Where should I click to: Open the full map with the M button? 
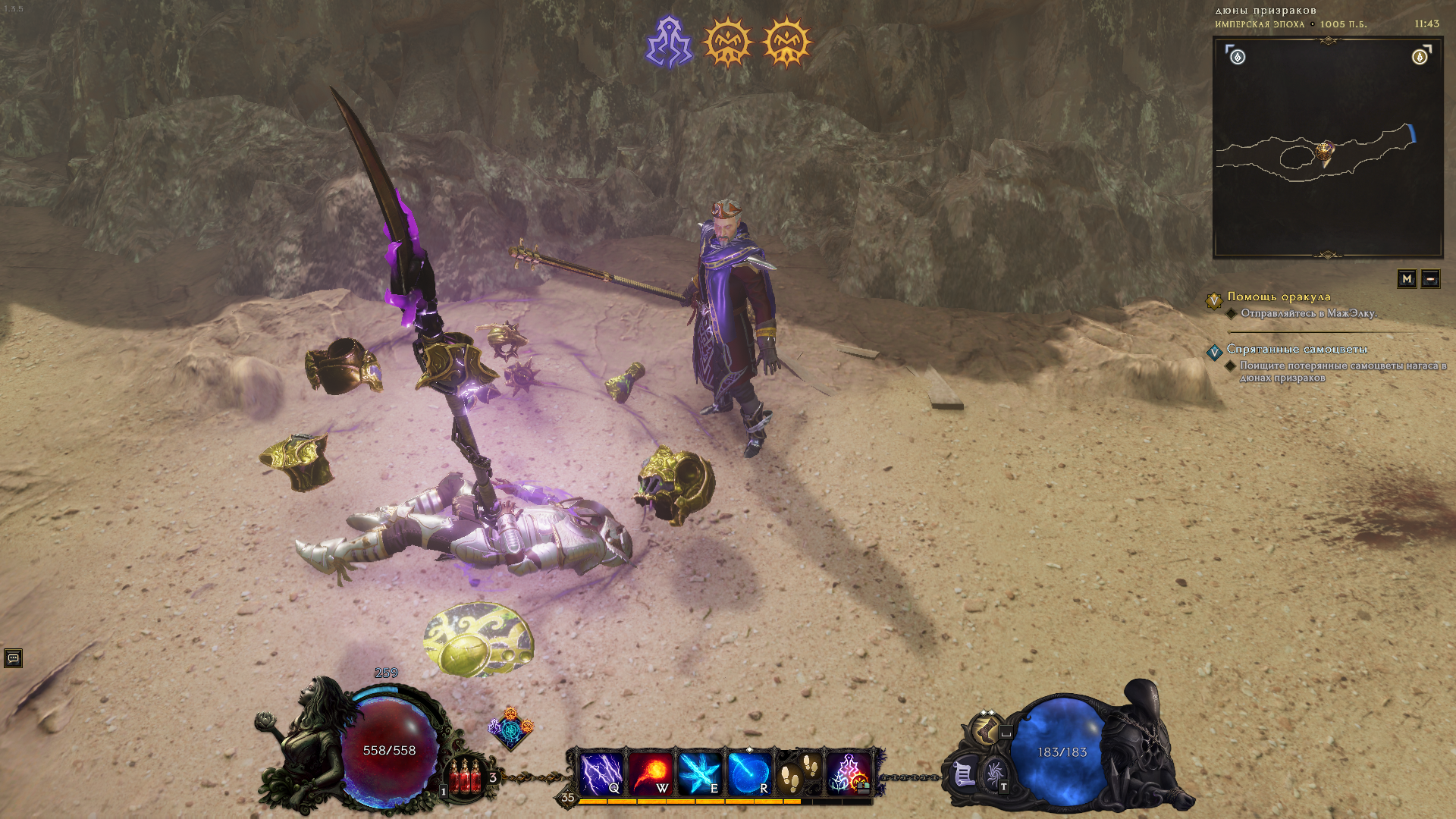tap(1407, 279)
